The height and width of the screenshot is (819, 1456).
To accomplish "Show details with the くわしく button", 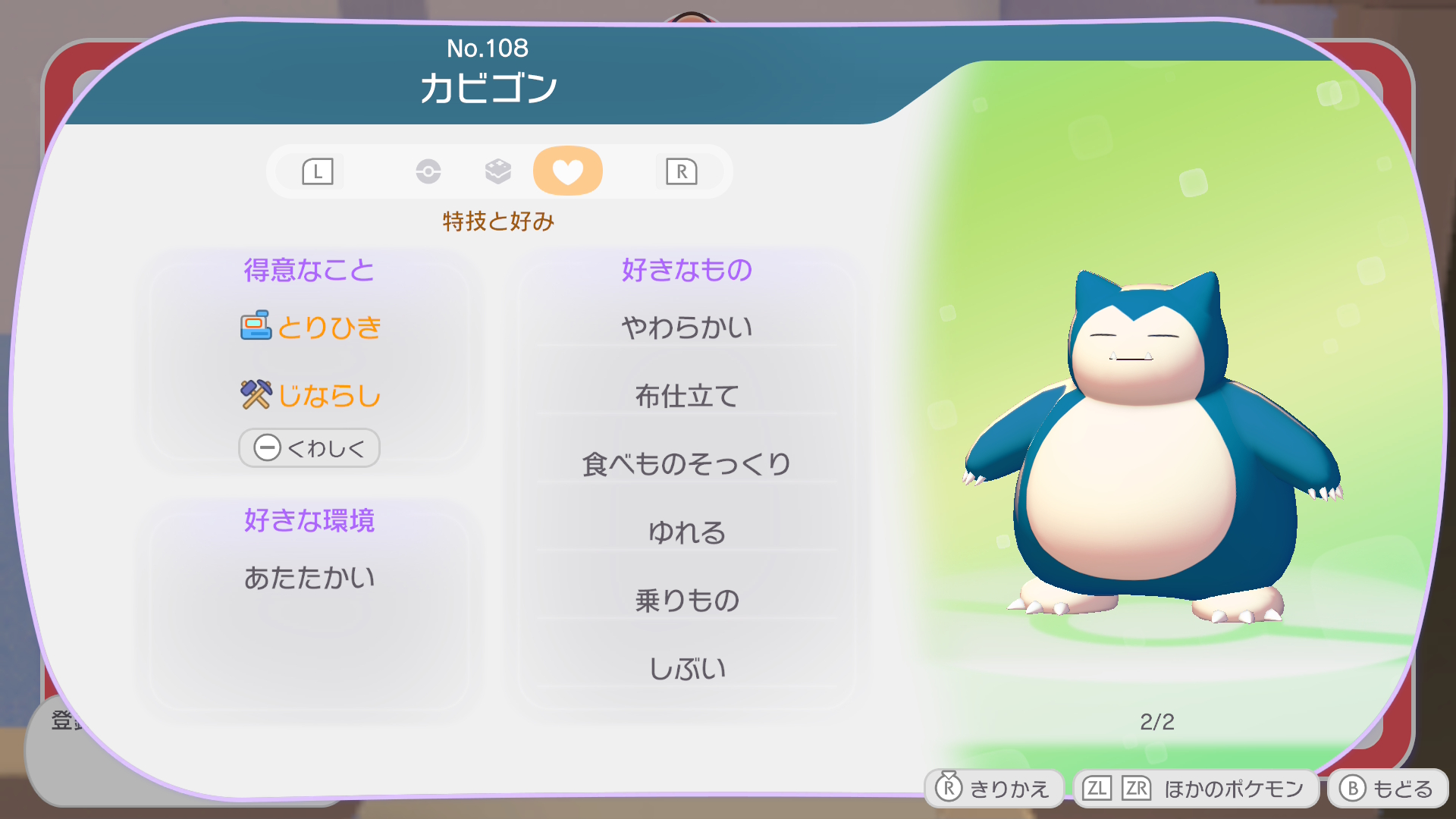I will point(309,448).
